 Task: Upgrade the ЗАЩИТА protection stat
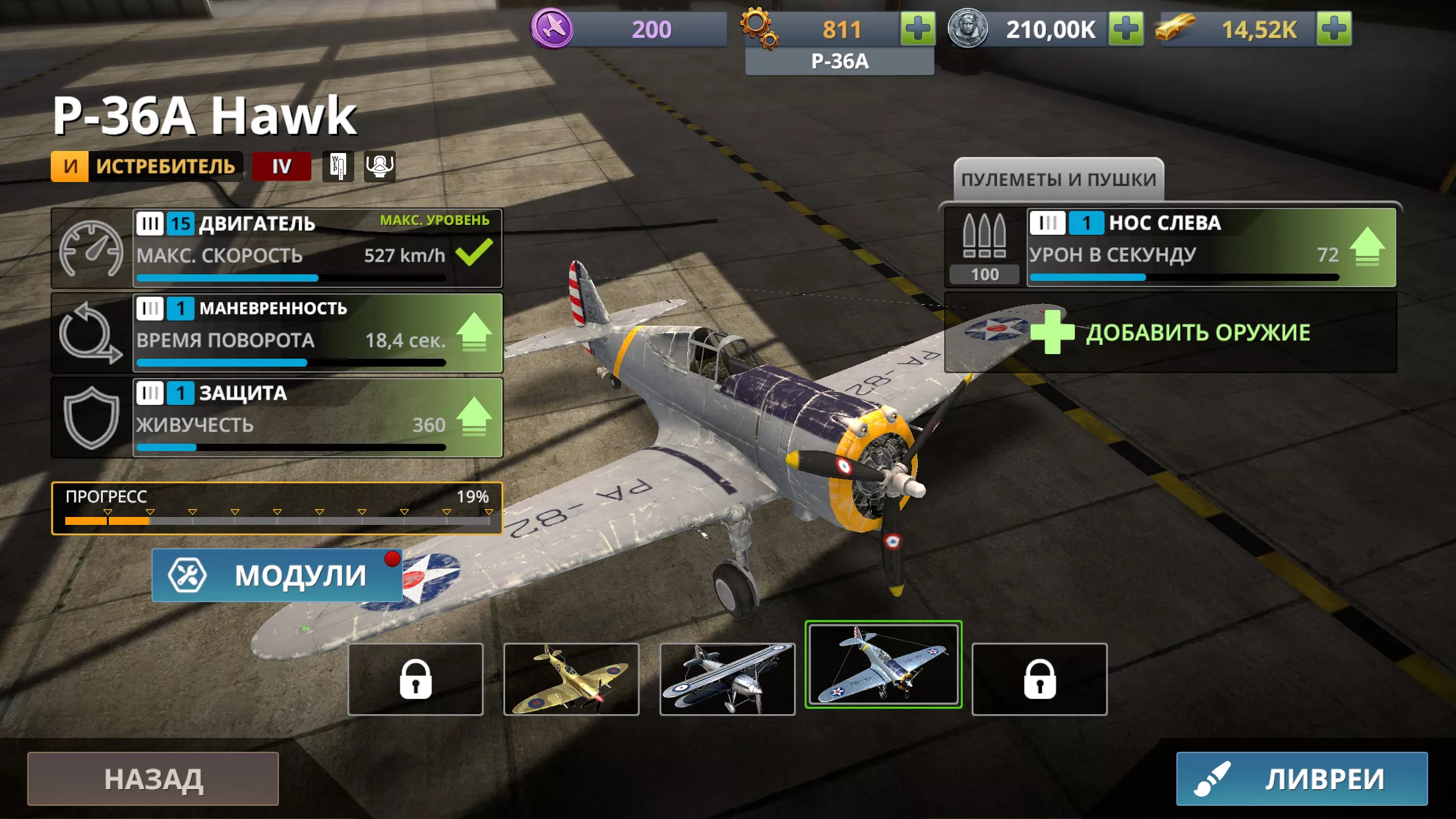[x=473, y=417]
